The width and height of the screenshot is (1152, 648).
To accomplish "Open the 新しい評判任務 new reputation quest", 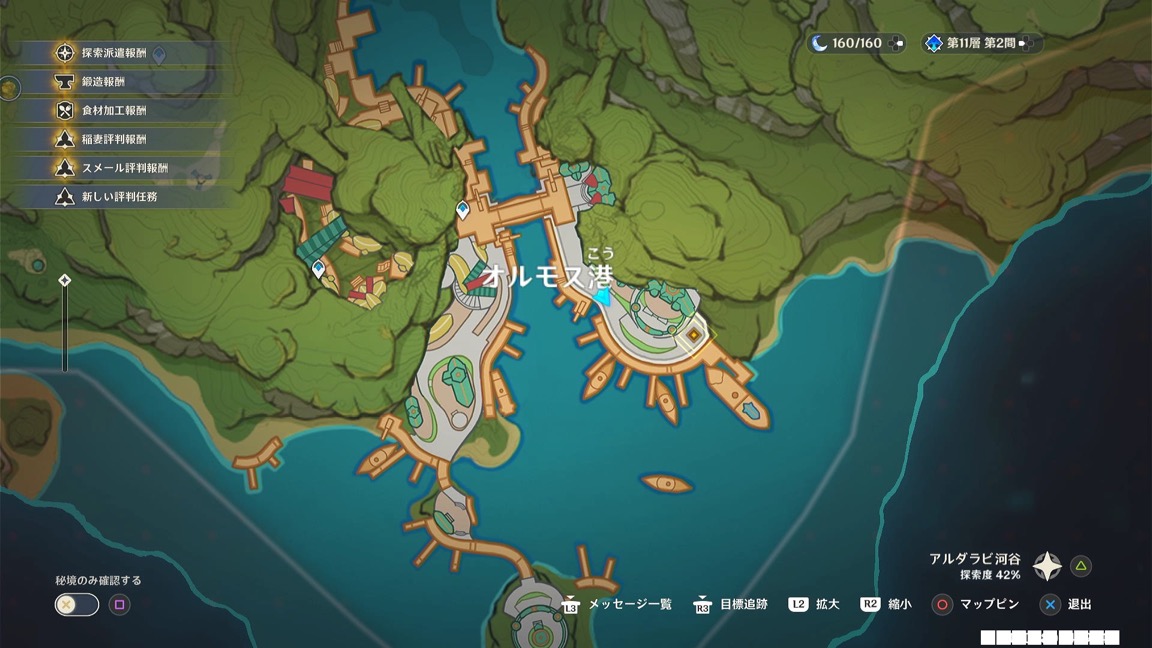I will coord(119,197).
